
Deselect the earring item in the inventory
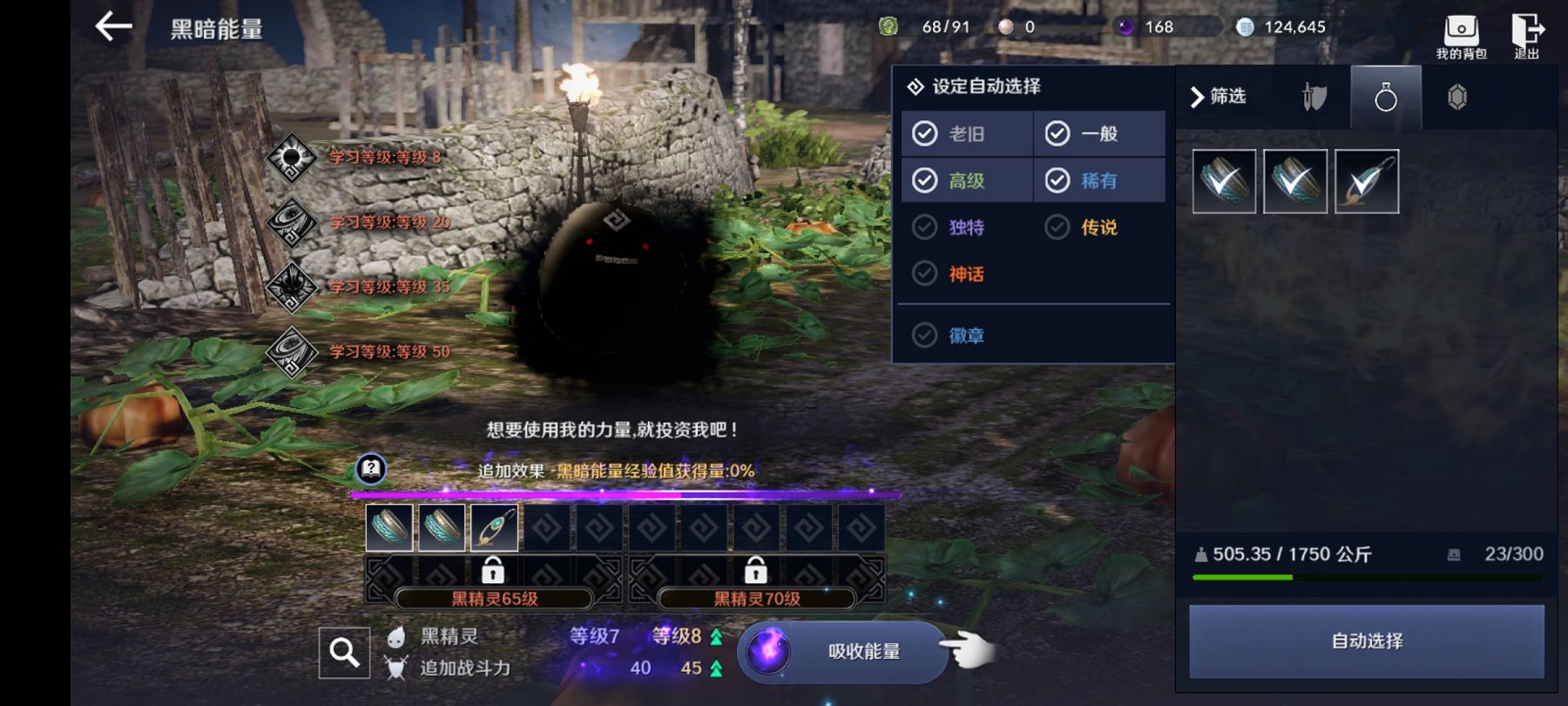pos(1366,181)
